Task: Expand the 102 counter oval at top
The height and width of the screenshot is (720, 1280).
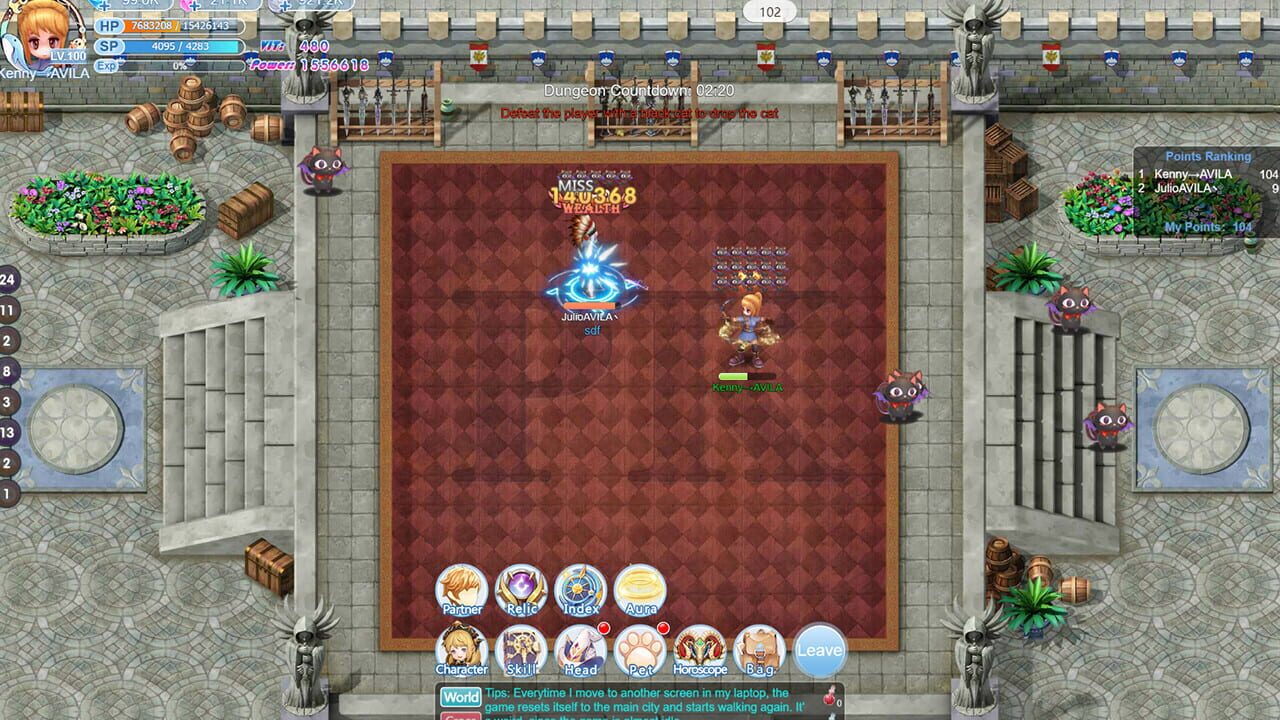Action: 768,13
